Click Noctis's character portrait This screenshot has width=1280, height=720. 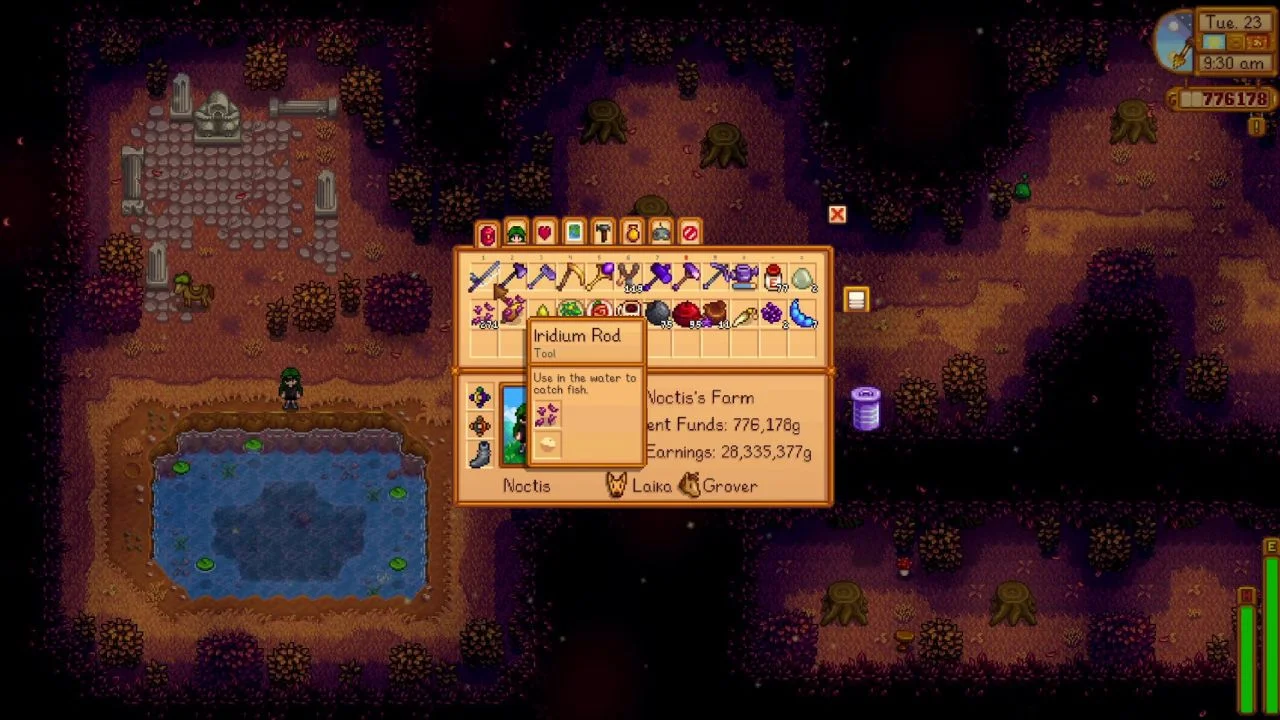click(x=516, y=425)
